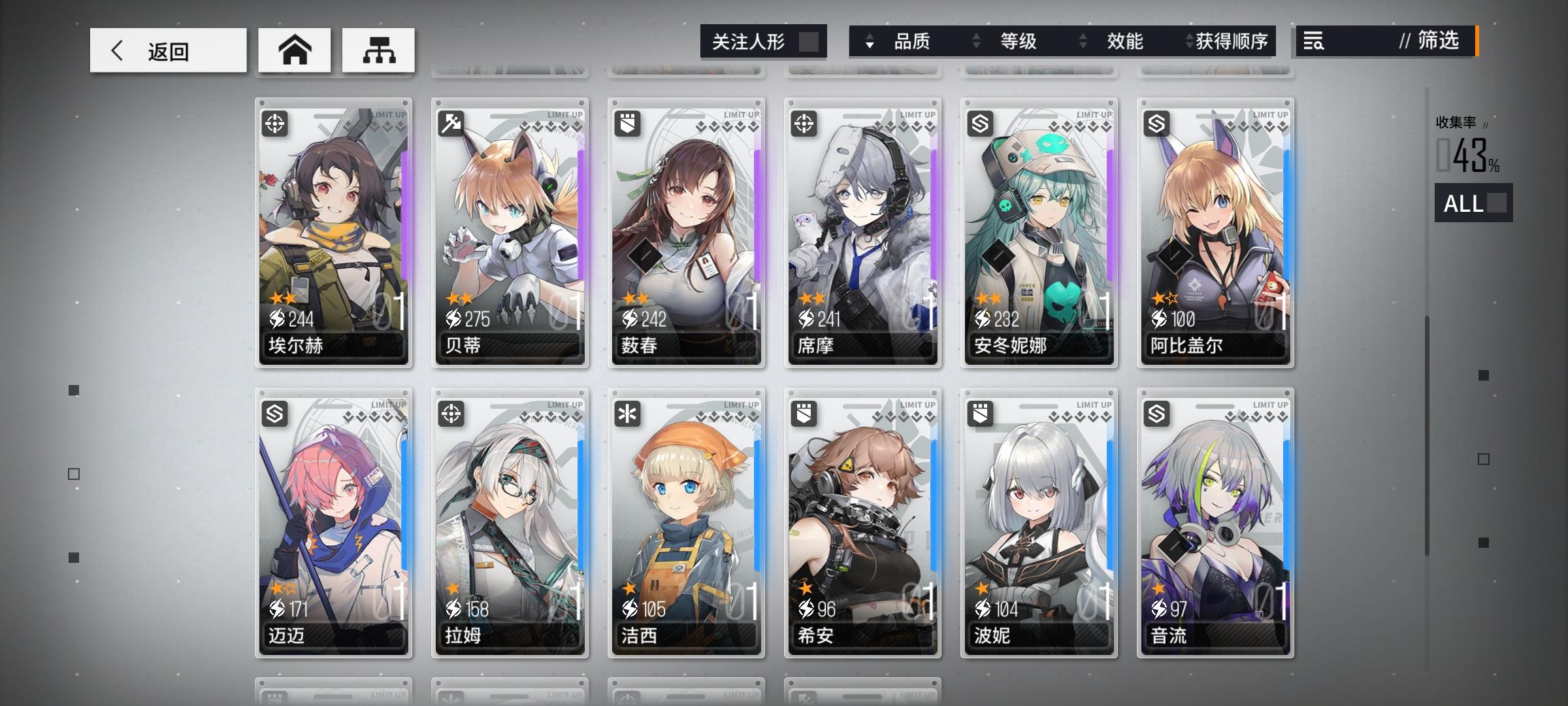1568x706 pixels.
Task: Click the S class icon on 安冬妮娜's card
Action: click(981, 124)
